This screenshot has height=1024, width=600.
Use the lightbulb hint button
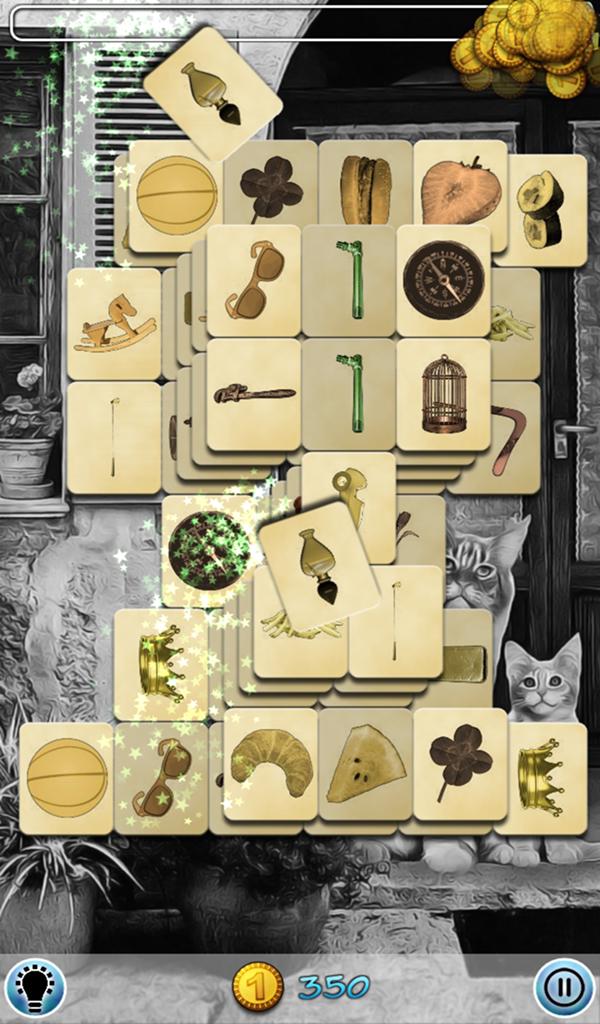(x=35, y=987)
